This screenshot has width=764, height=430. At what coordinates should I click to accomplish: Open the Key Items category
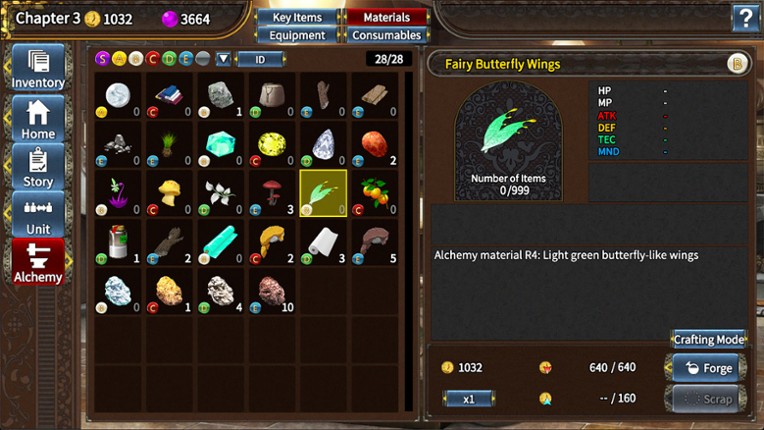coord(297,17)
